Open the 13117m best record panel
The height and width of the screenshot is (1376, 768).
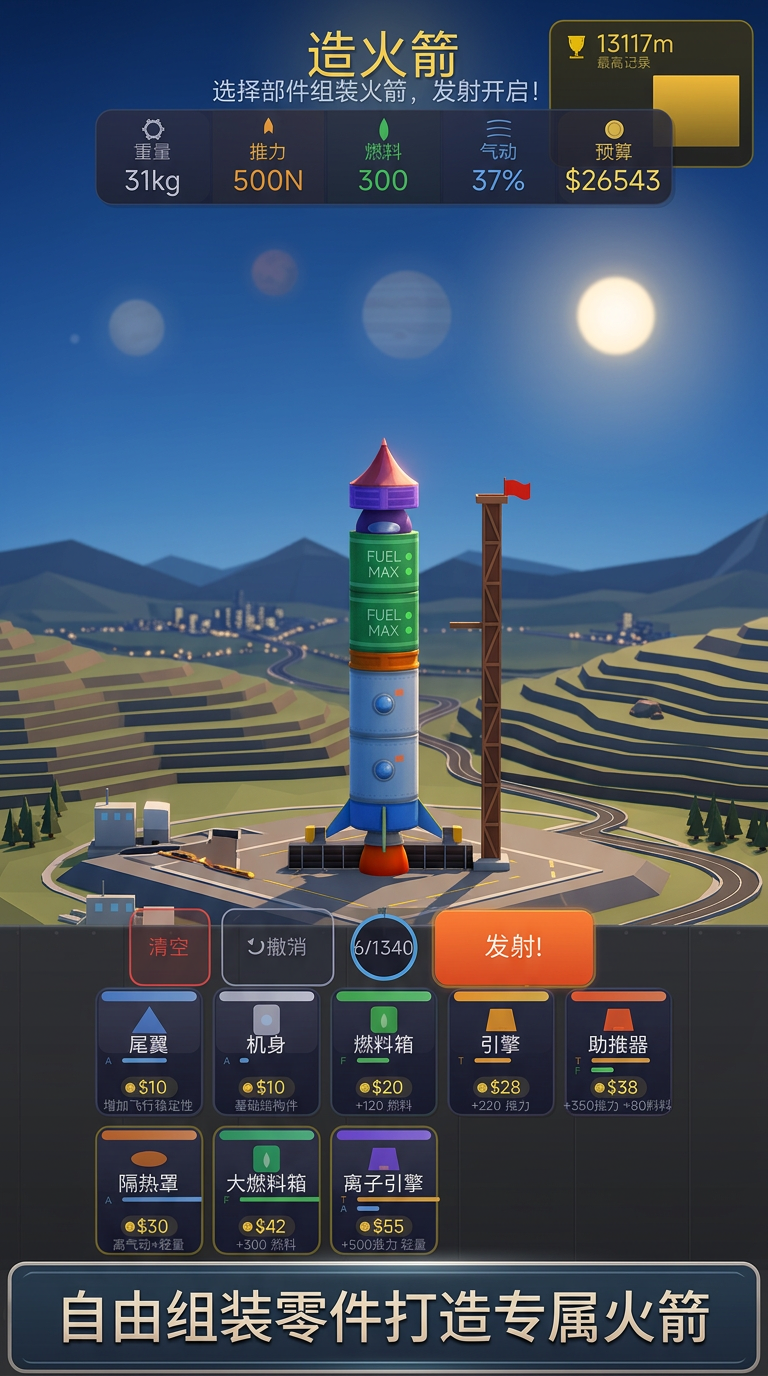650,93
